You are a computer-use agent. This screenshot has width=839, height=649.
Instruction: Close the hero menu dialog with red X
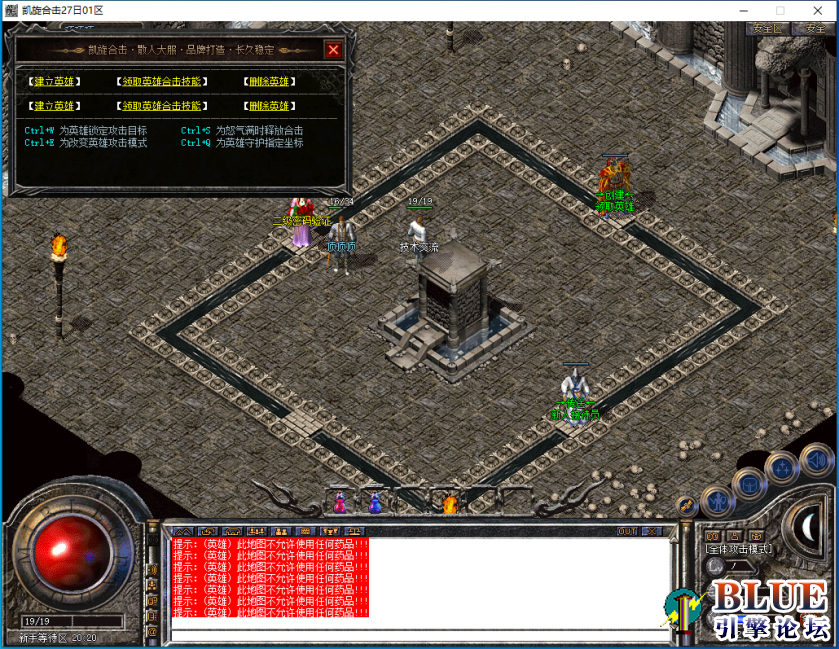(x=333, y=49)
